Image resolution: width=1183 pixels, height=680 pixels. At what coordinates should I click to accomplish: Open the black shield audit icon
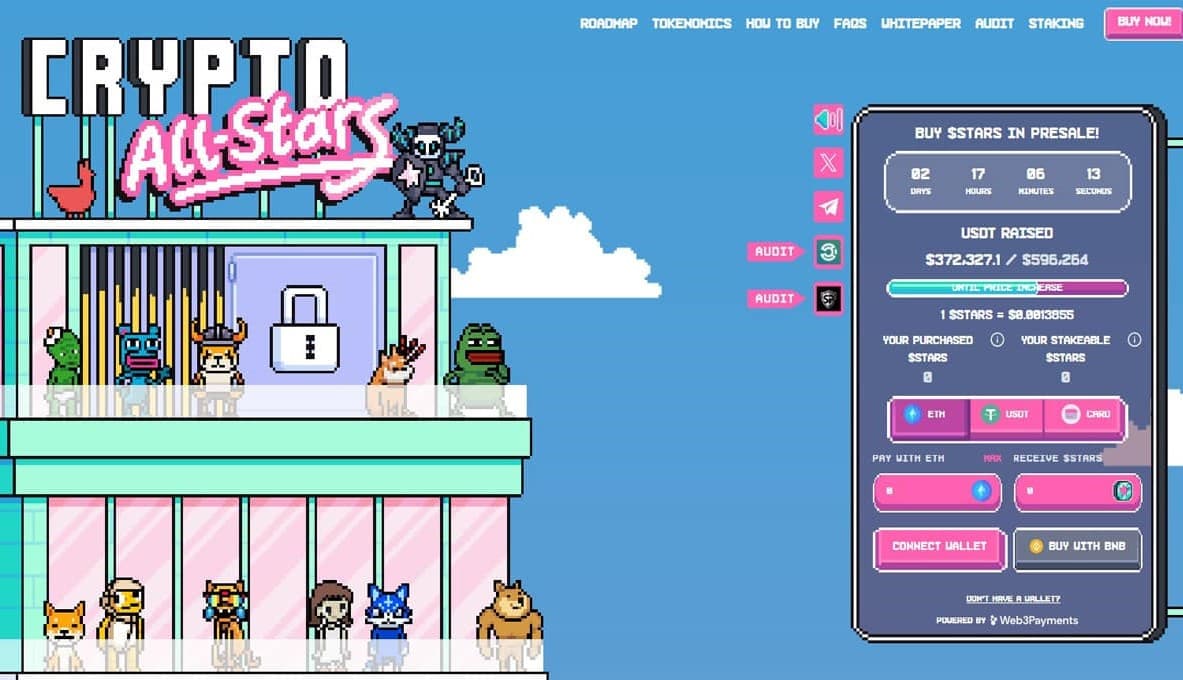click(x=828, y=298)
